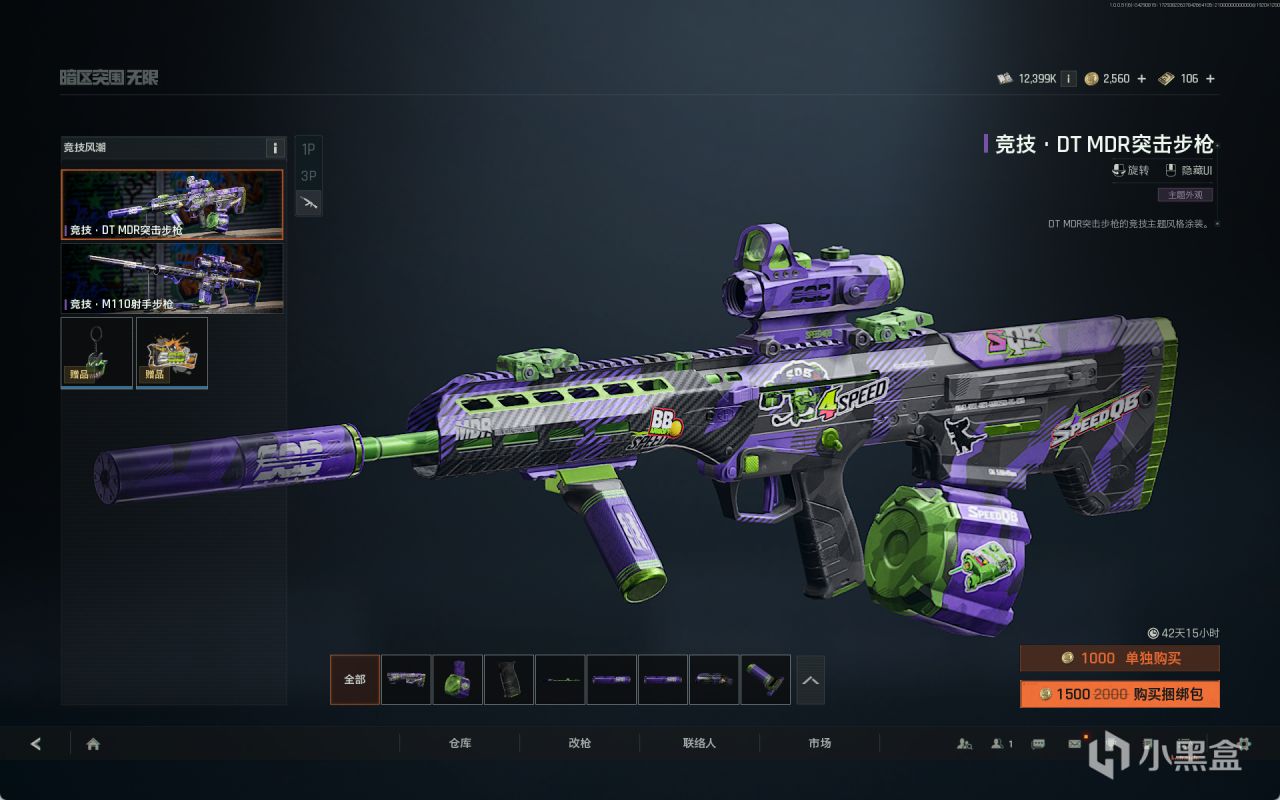Select the weapon-only preview mode icon
This screenshot has width=1280, height=800.
click(308, 203)
